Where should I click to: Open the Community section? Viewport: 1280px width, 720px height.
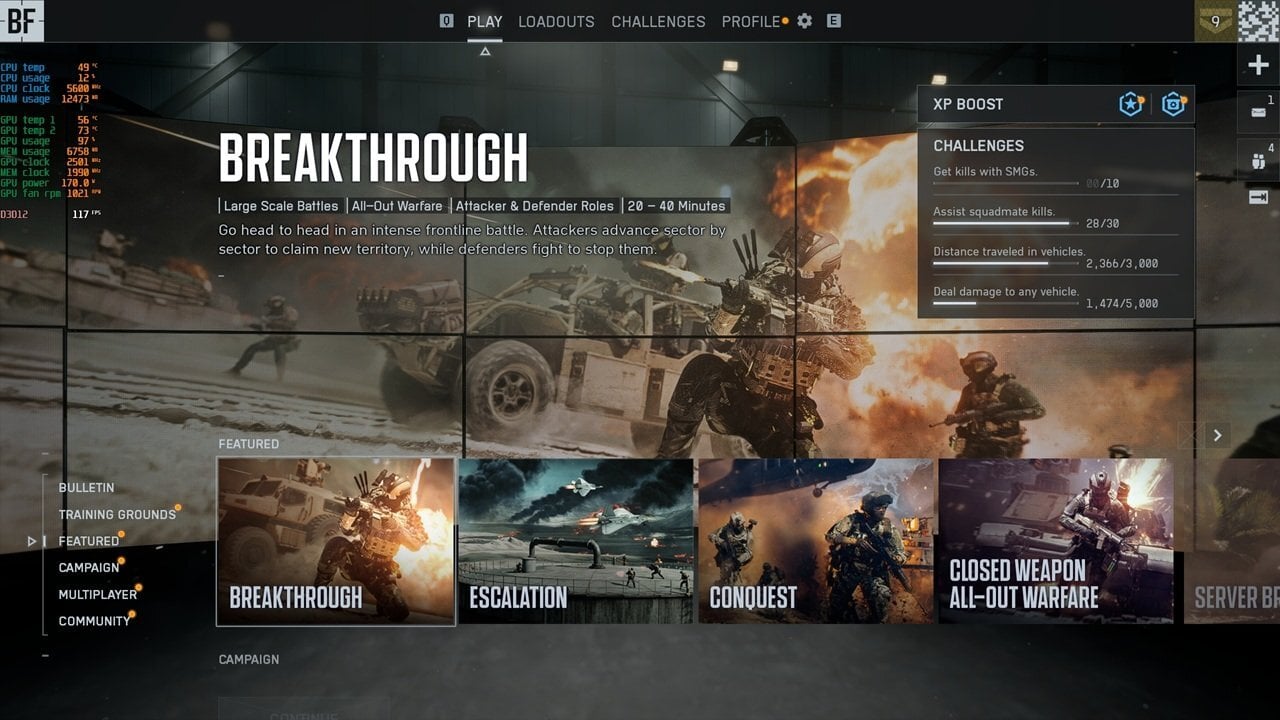coord(94,621)
